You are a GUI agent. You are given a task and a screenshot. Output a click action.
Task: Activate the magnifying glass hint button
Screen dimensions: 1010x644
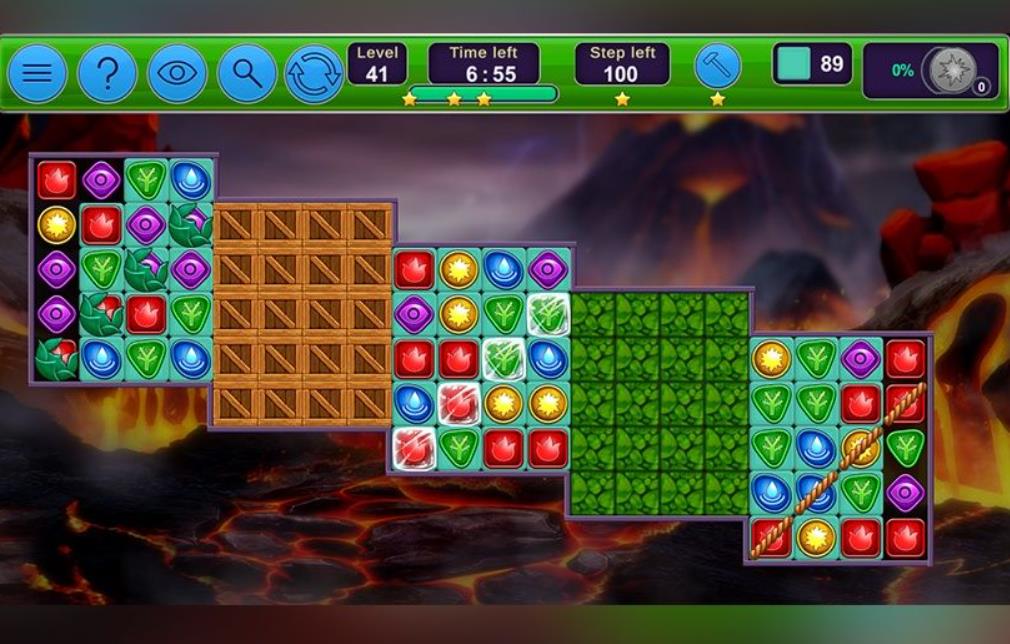pos(247,73)
